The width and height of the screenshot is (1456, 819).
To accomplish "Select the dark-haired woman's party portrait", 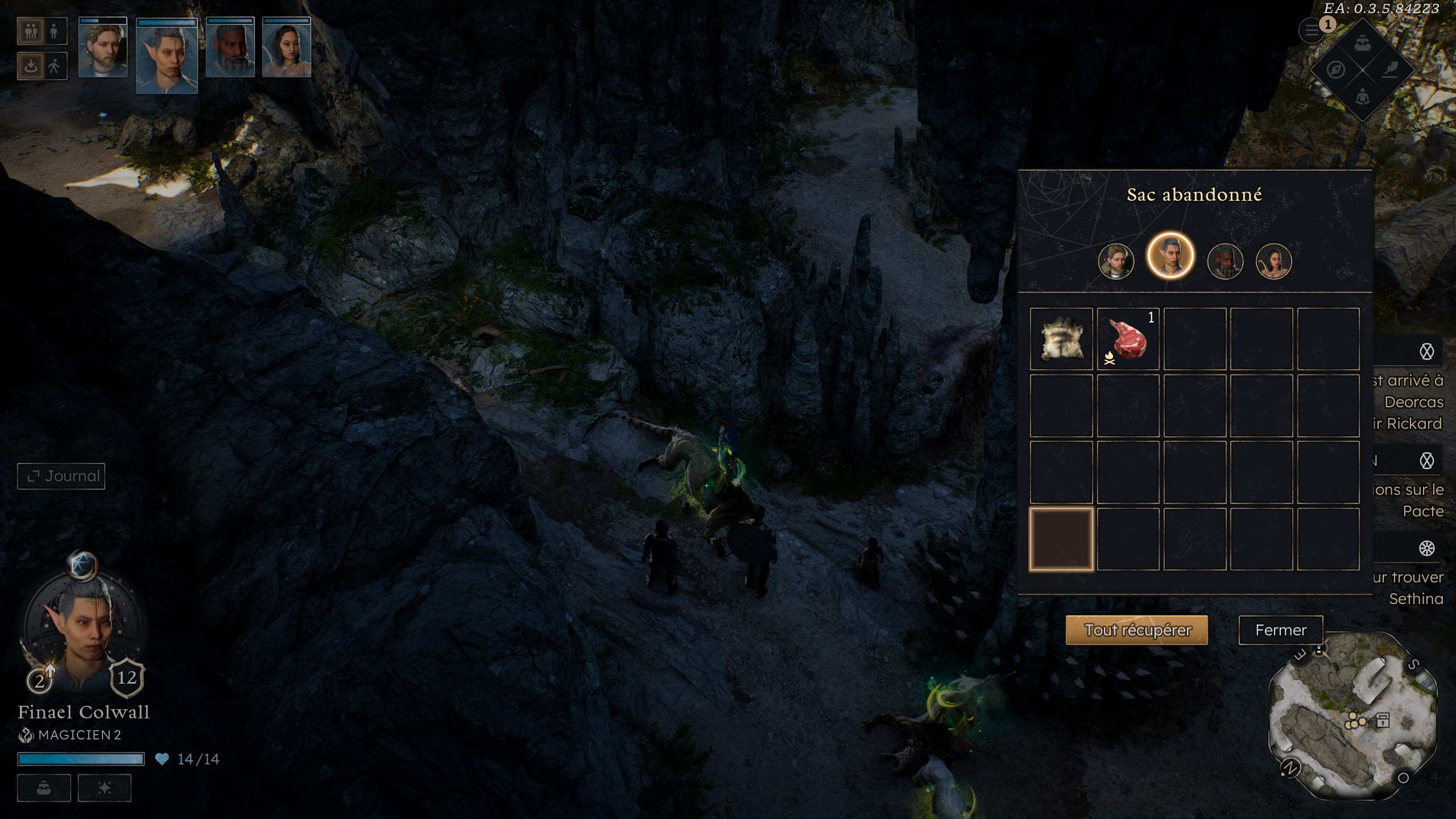I will 287,48.
